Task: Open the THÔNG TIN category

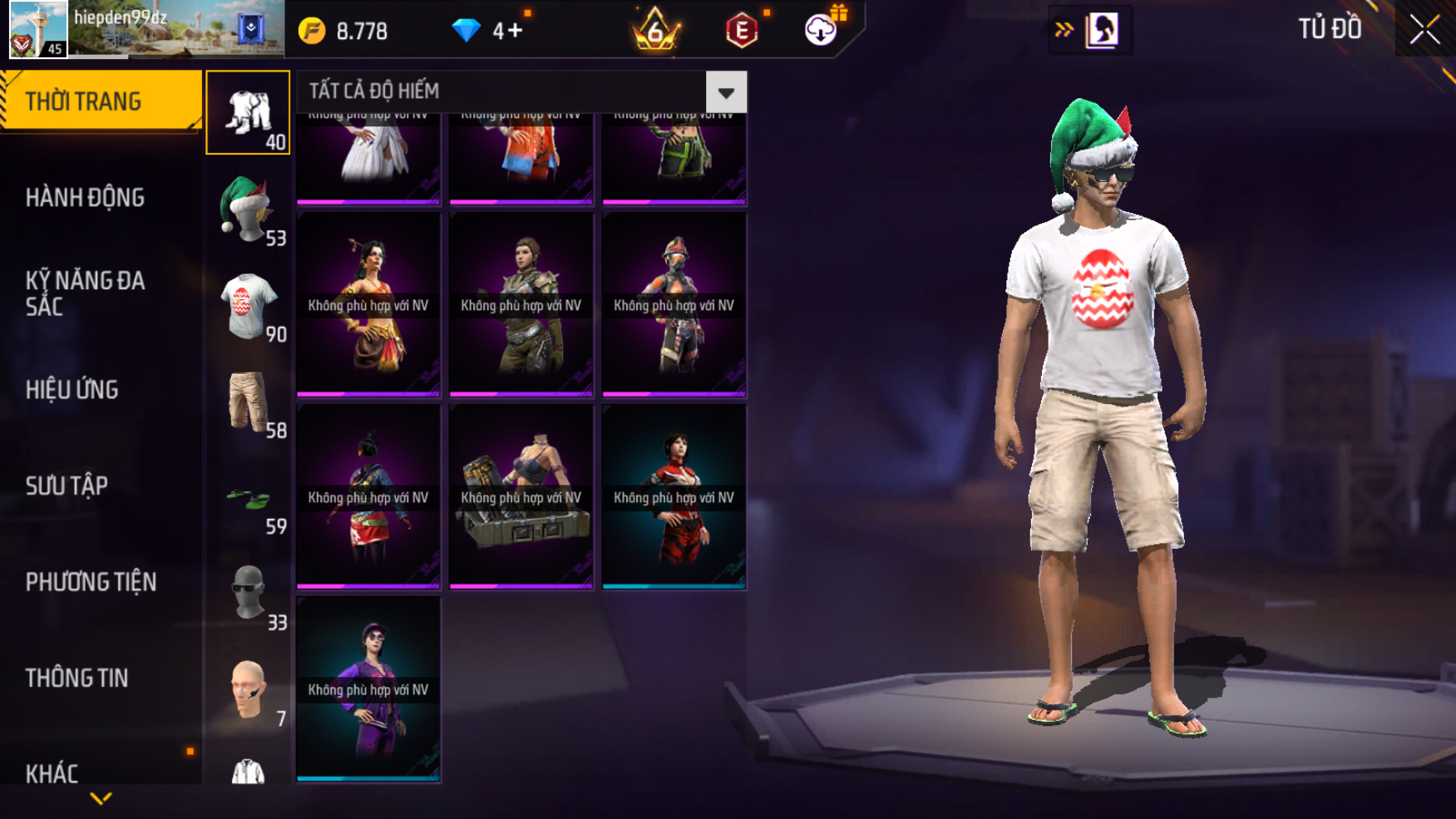Action: tap(77, 678)
